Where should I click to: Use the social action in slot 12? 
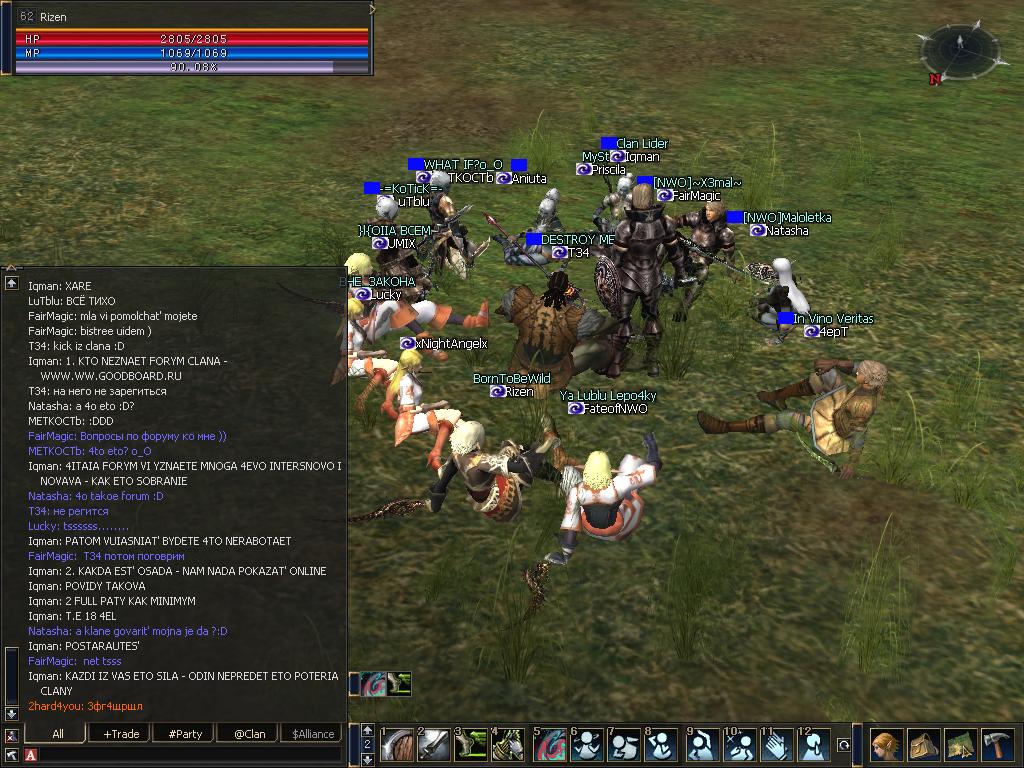[x=814, y=745]
